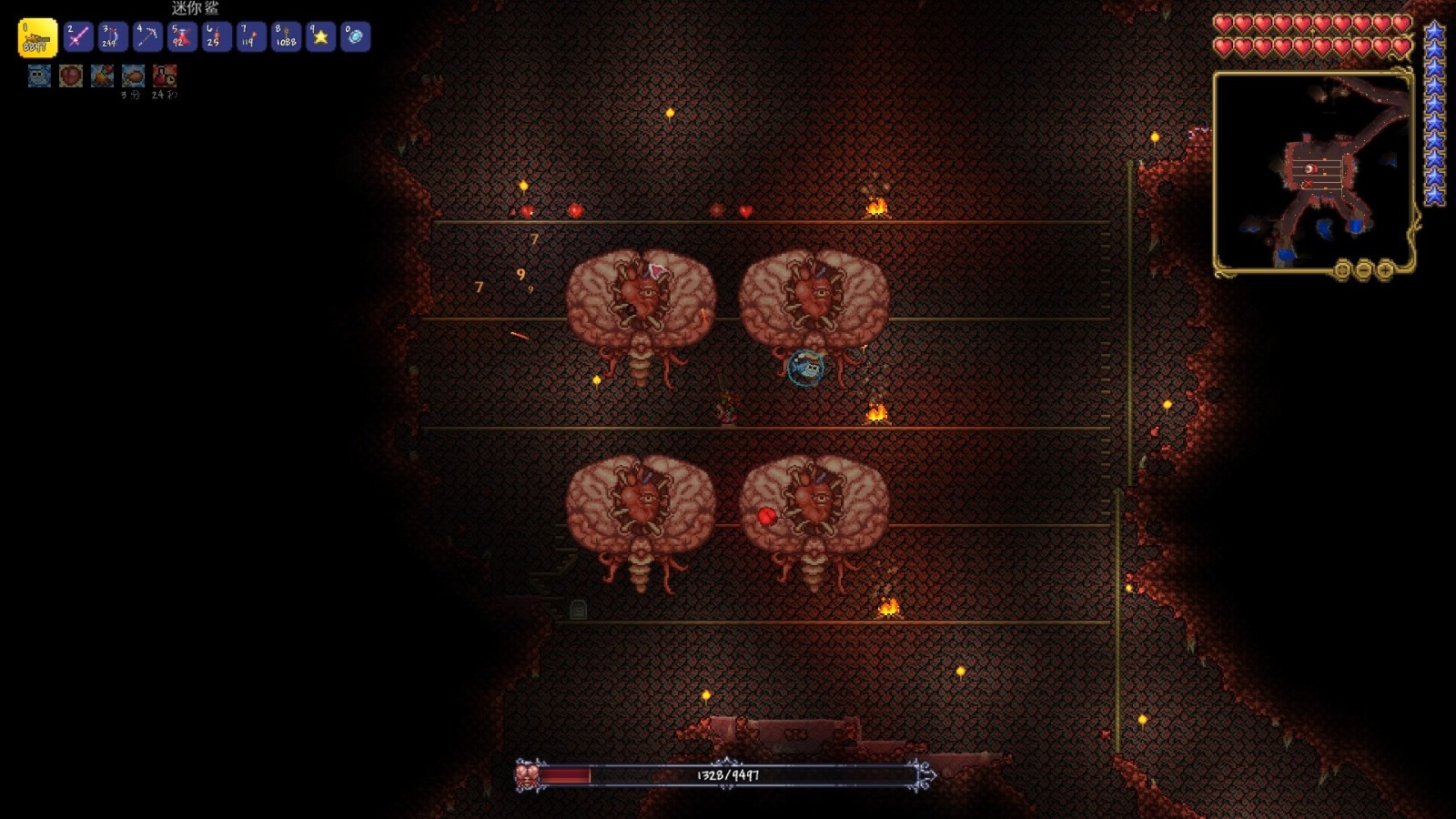Image resolution: width=1456 pixels, height=819 pixels.
Task: Select the rope stack of 1088
Action: (x=286, y=37)
